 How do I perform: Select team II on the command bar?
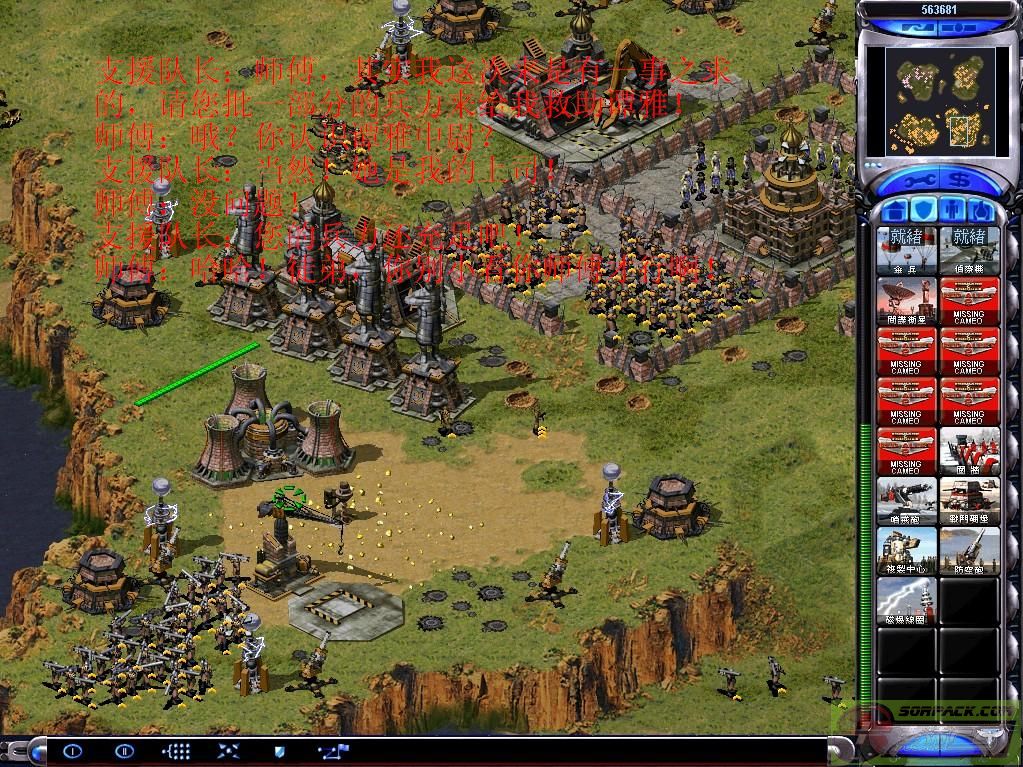(x=124, y=750)
